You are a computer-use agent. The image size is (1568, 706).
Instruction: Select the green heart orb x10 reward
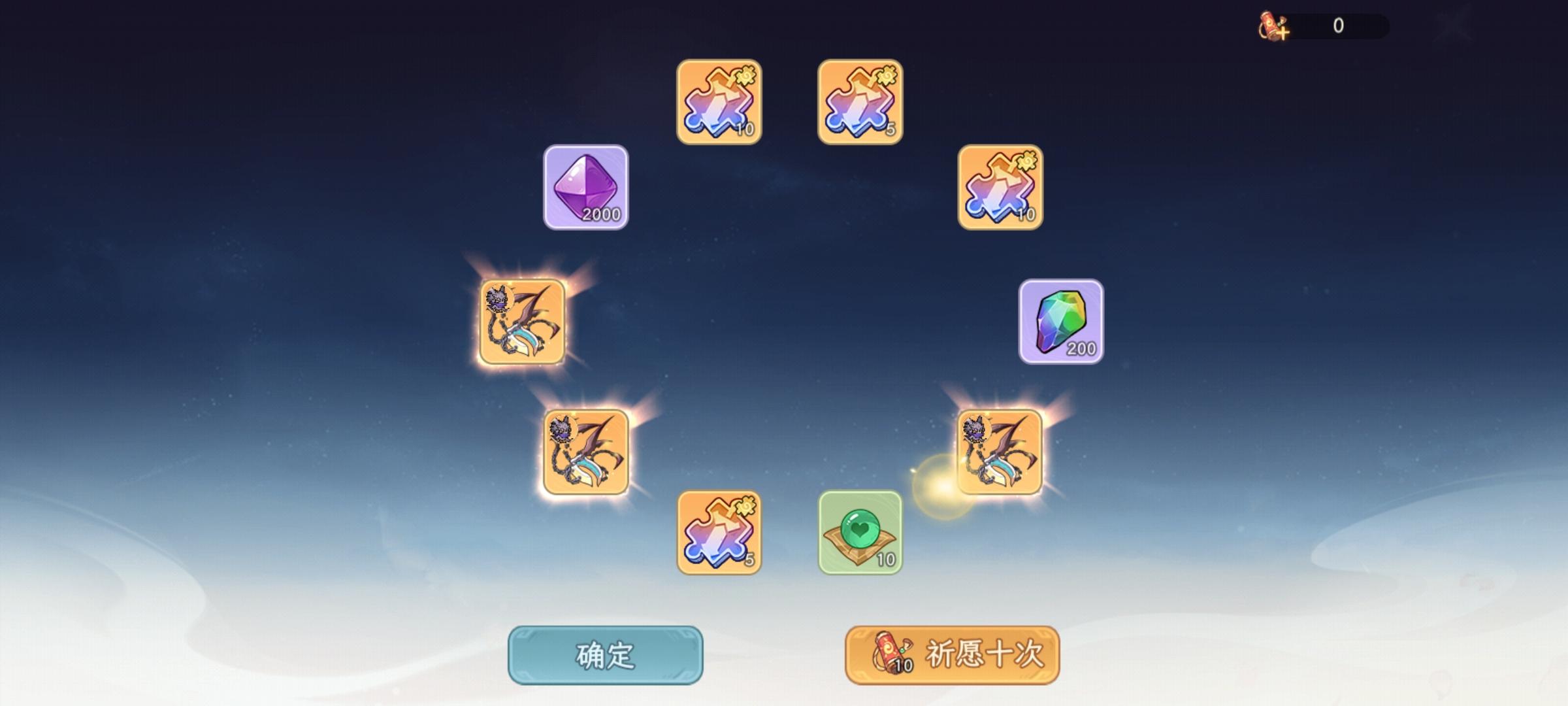(858, 533)
